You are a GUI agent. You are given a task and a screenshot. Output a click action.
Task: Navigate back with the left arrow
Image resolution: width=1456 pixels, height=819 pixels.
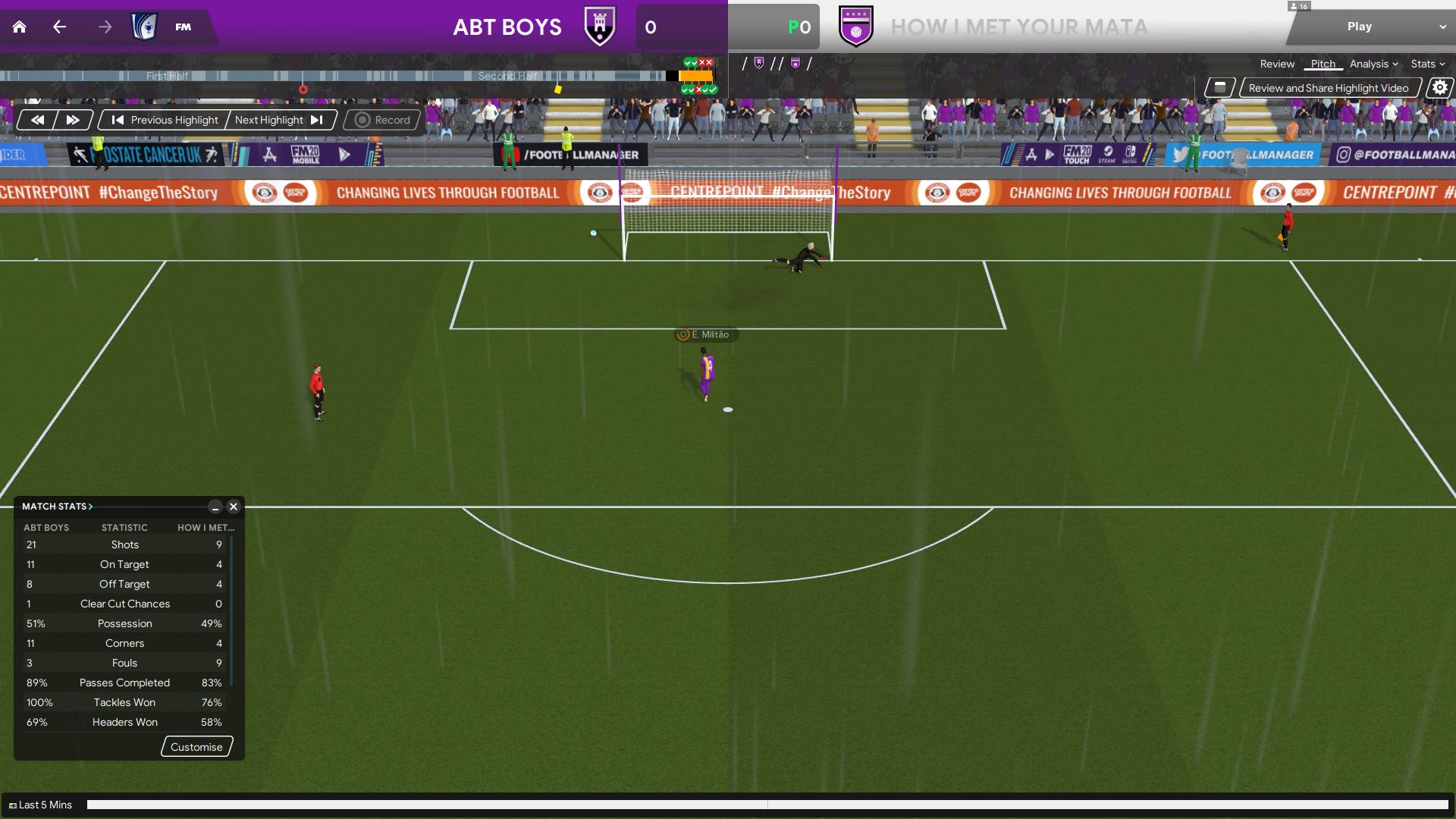tap(59, 27)
